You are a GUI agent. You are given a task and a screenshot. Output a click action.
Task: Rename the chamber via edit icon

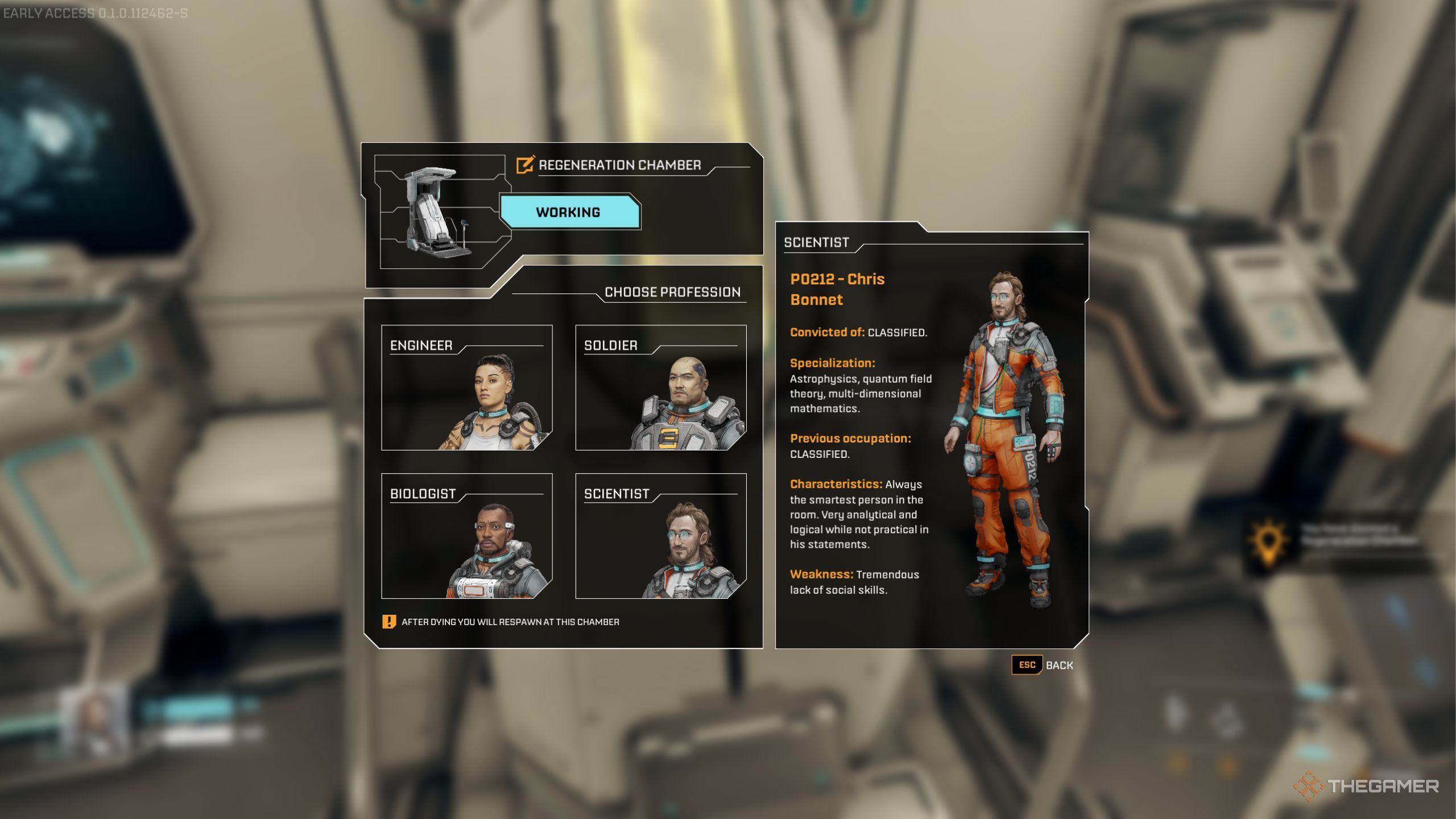pos(524,165)
